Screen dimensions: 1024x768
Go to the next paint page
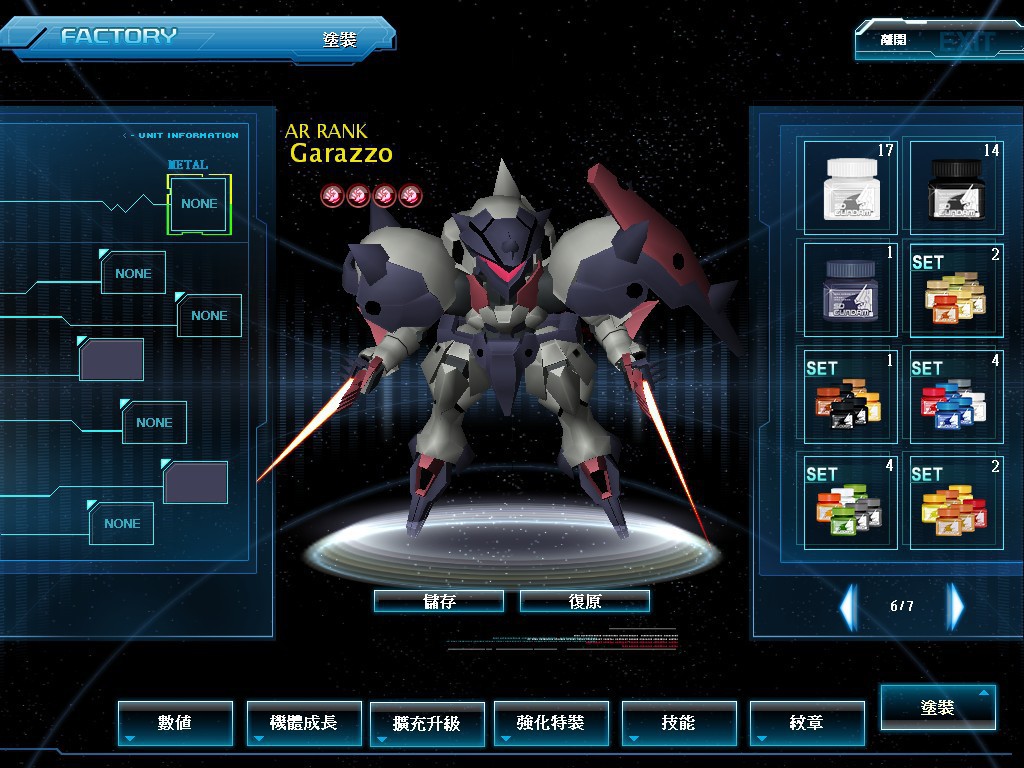pos(956,606)
